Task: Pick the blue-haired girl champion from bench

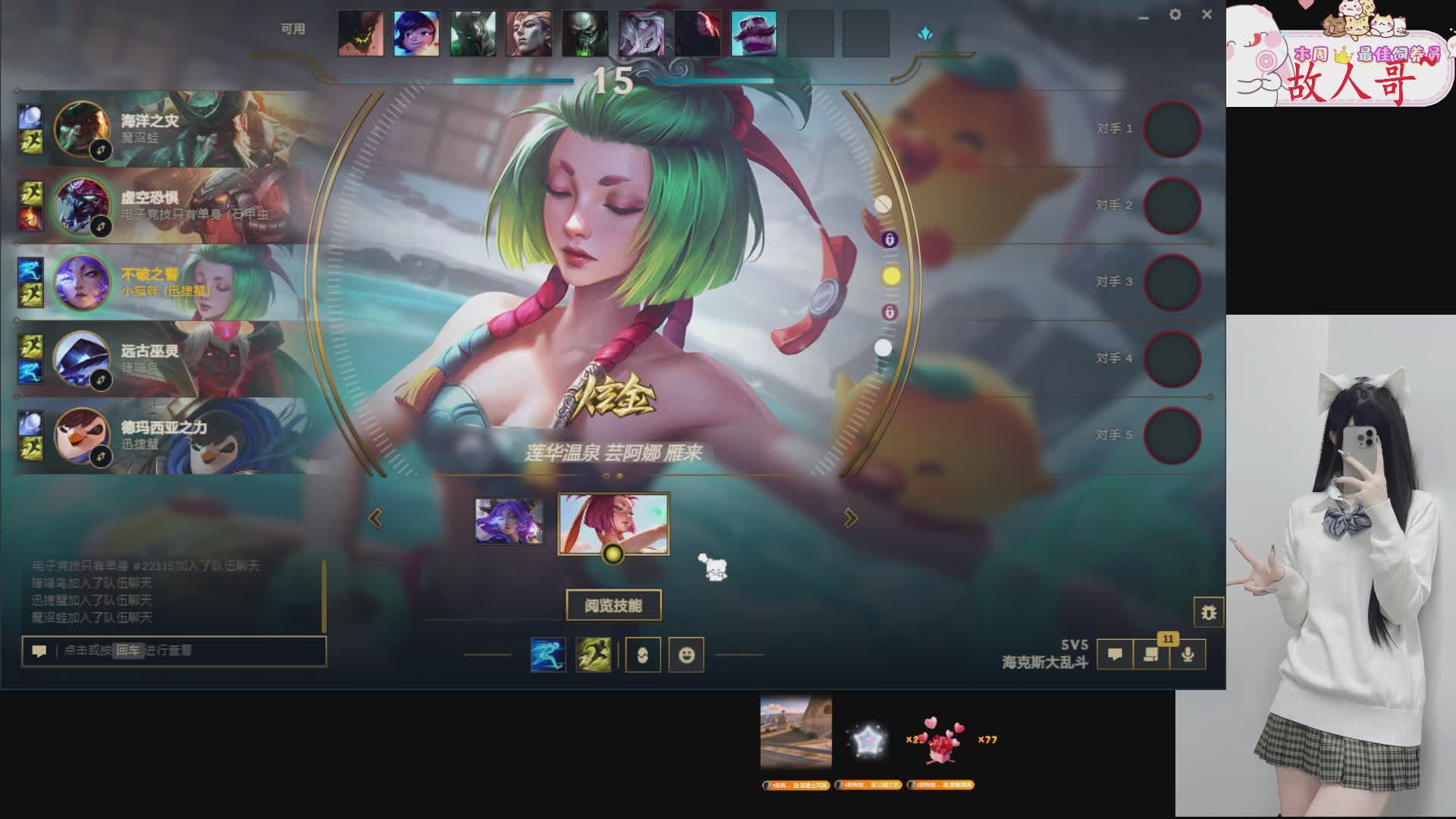Action: (x=416, y=33)
